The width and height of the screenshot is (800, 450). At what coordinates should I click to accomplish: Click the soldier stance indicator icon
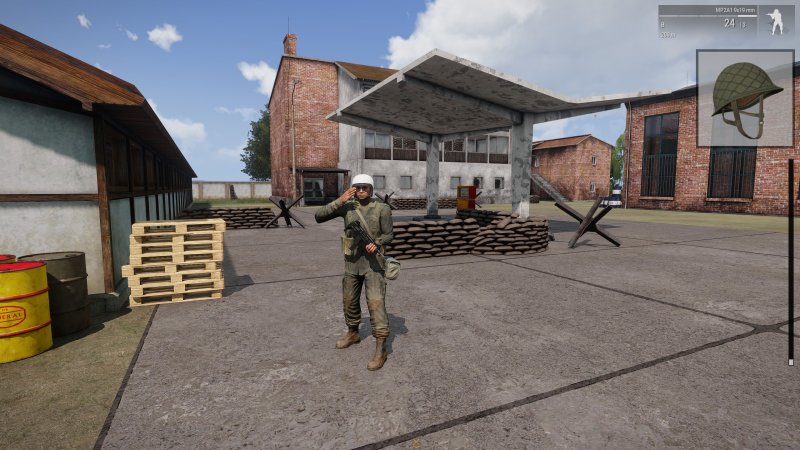(776, 21)
